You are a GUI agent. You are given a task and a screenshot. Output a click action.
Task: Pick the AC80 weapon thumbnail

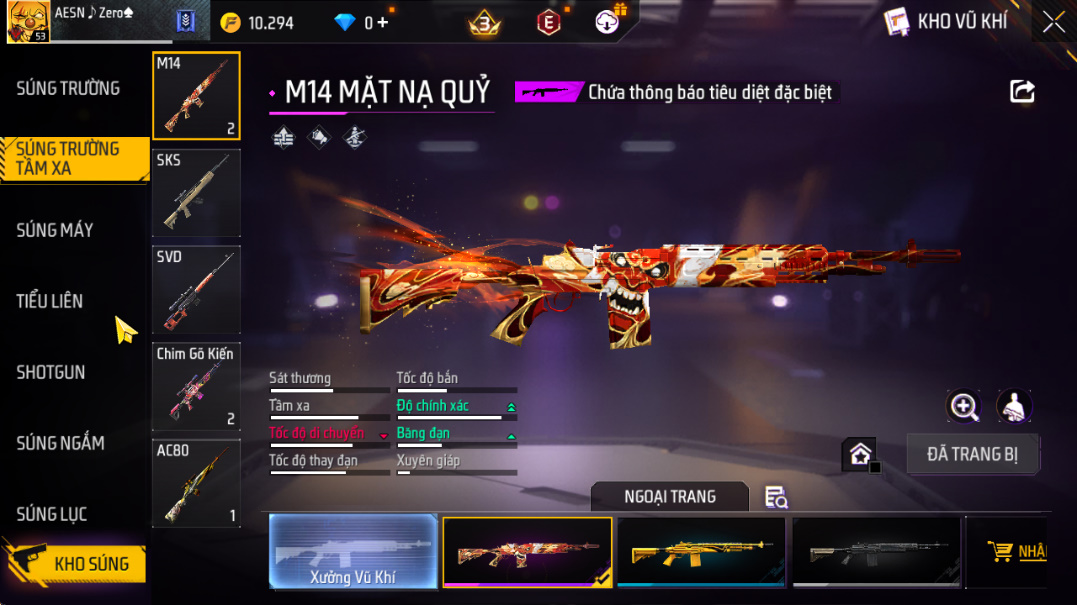[196, 483]
